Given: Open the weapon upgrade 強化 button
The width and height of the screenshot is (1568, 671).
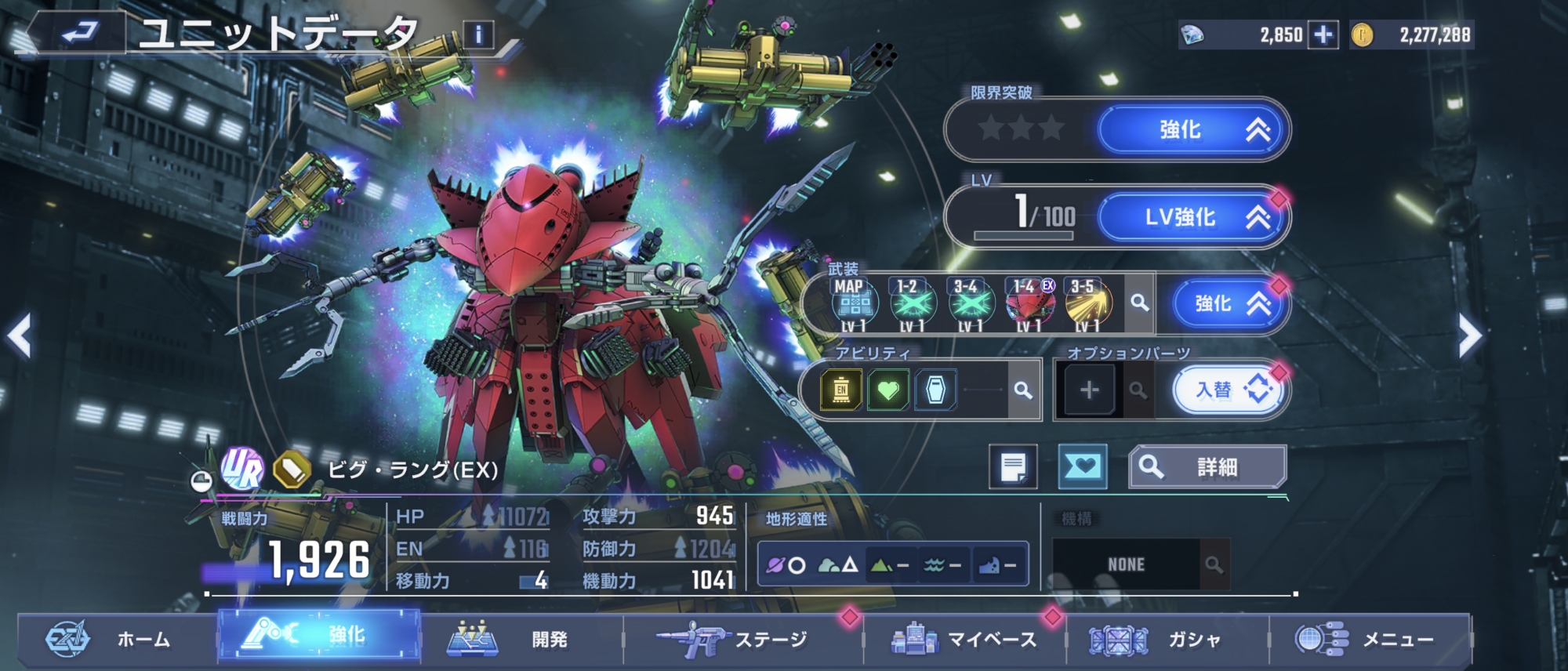Looking at the screenshot, I should [x=1229, y=304].
